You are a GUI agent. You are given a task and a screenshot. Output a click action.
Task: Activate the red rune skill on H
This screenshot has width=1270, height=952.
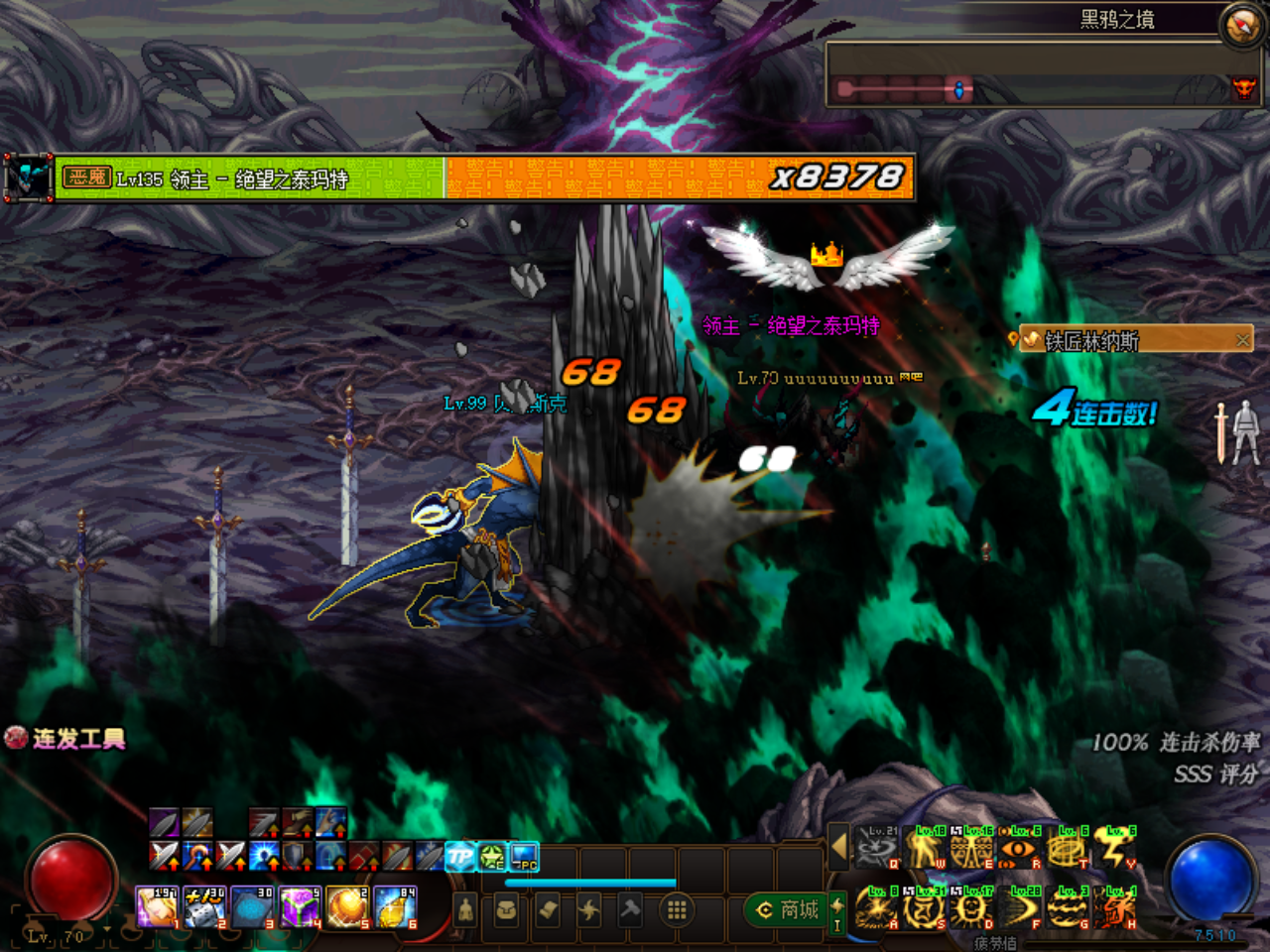1114,908
